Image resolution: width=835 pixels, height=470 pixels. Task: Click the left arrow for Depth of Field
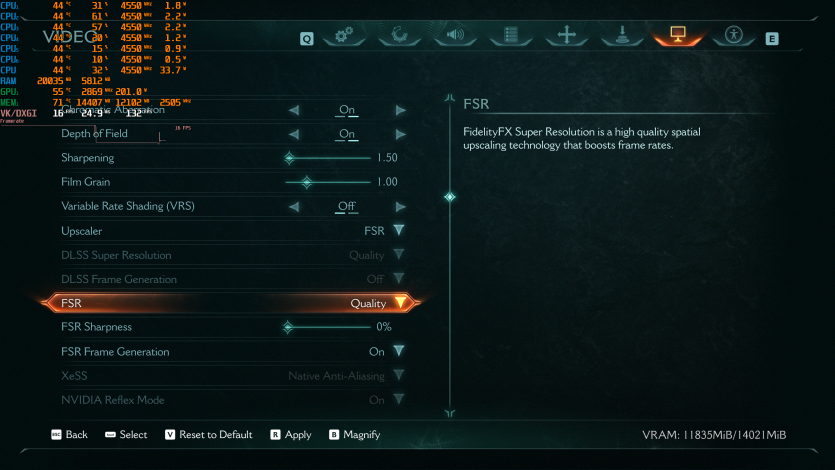click(295, 134)
